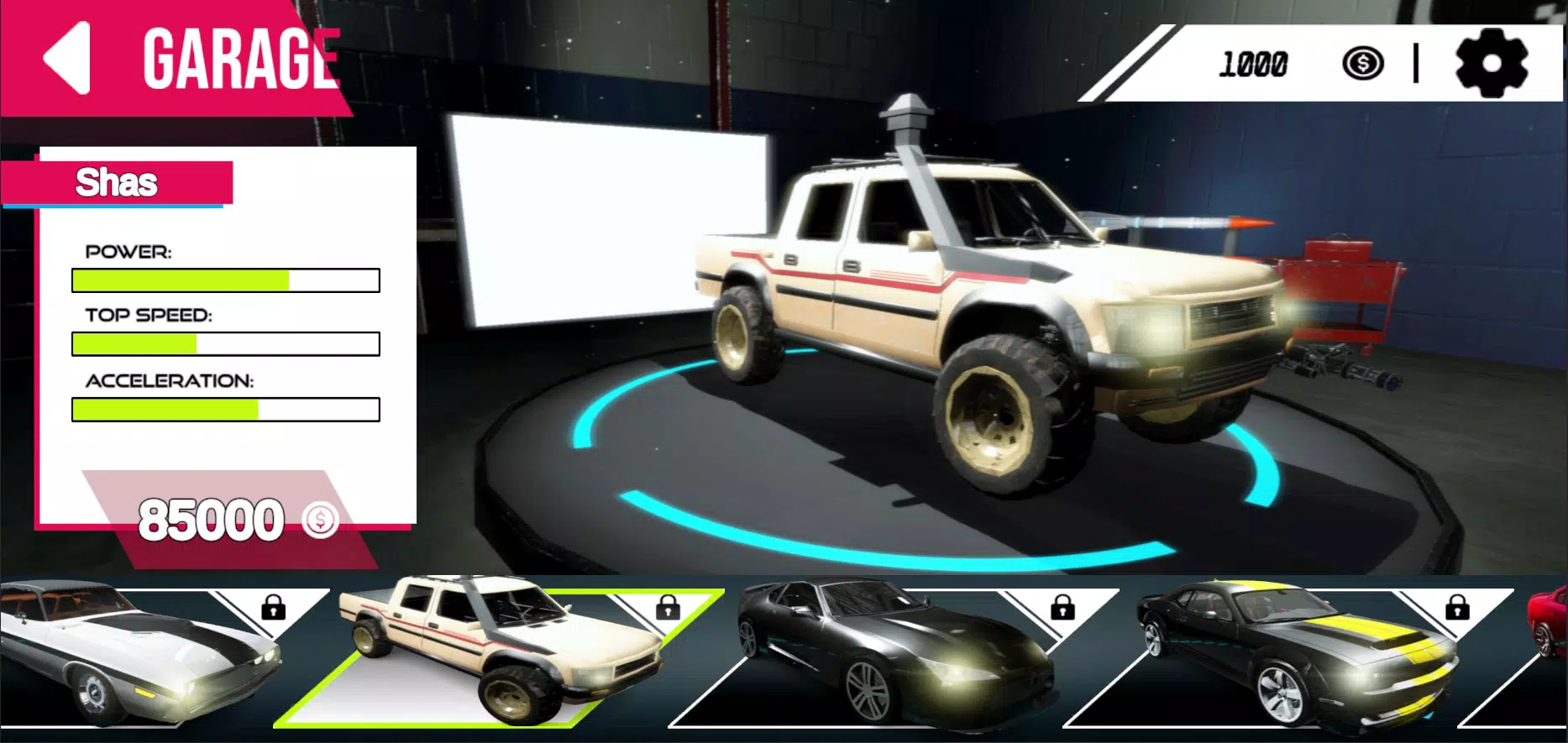The image size is (1568, 743).
Task: Click the Acceleration stat bar
Action: 225,410
